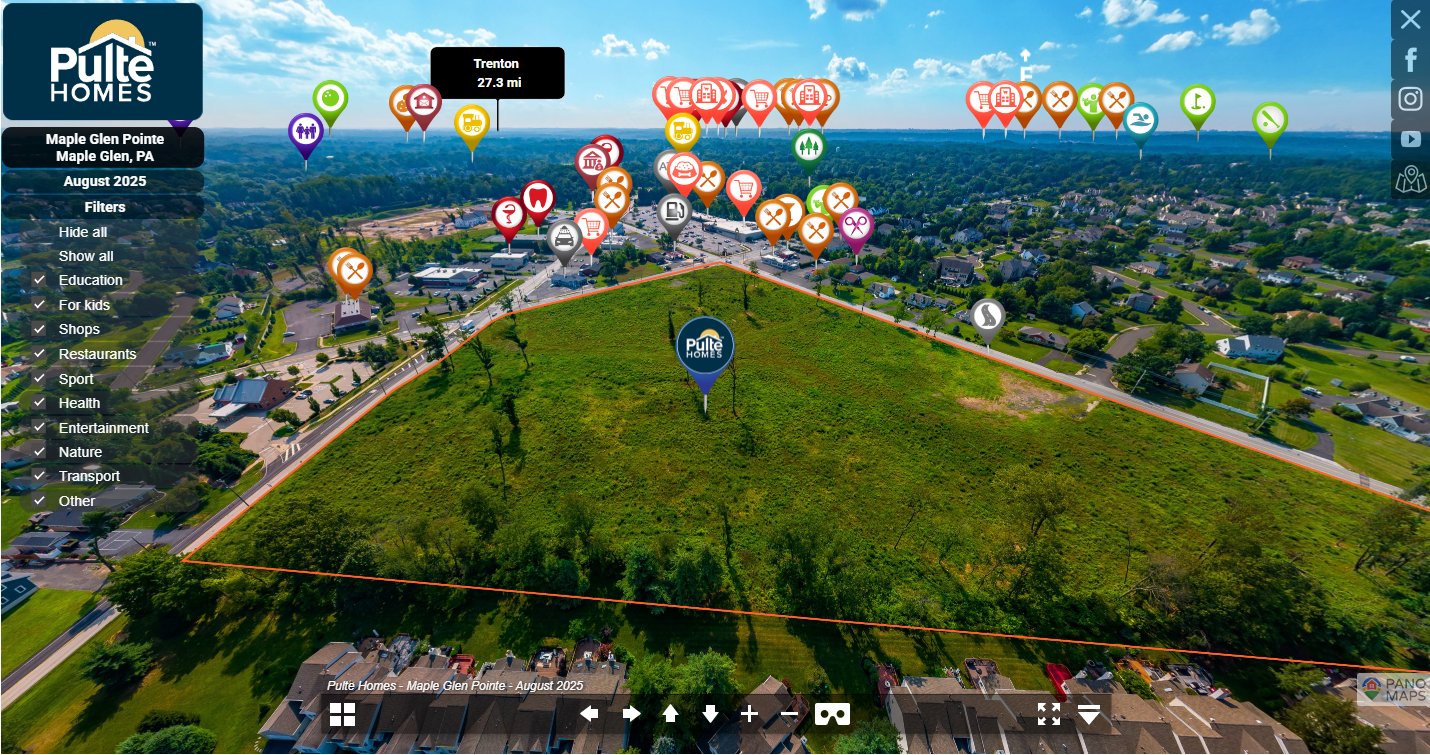
Task: Toggle the Education filter checkbox
Action: click(x=40, y=280)
